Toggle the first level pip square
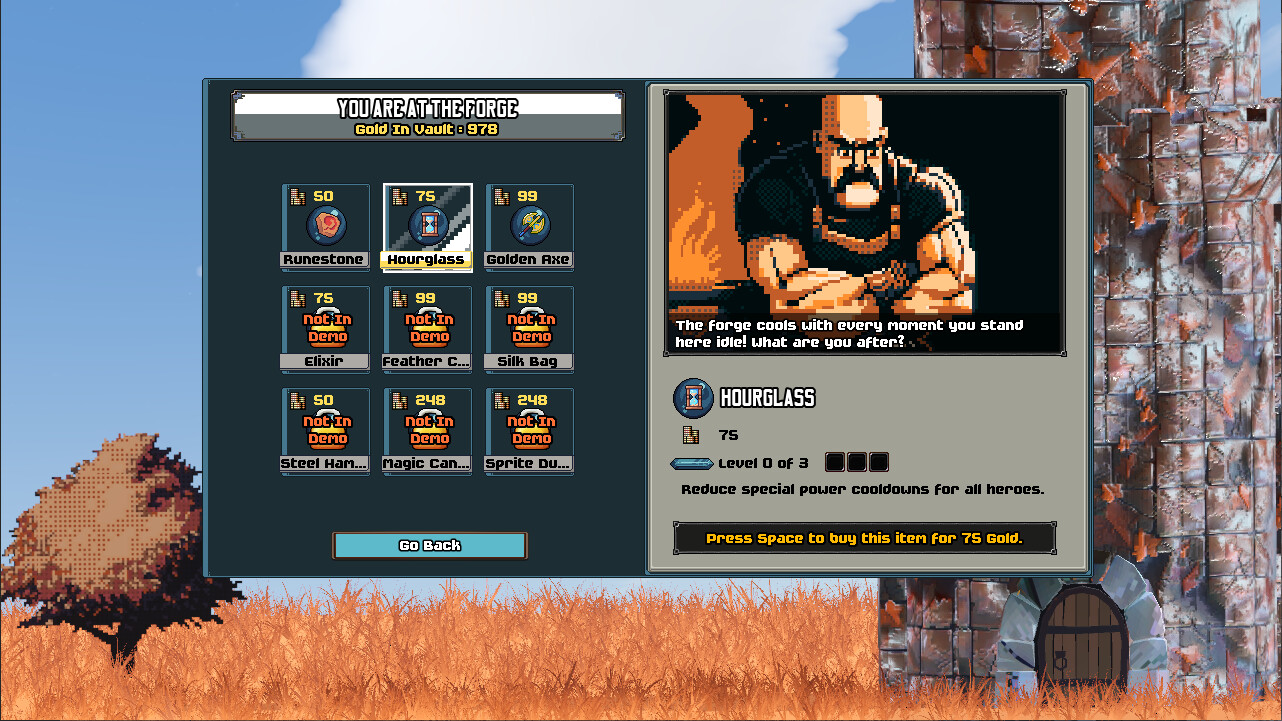This screenshot has height=721, width=1282. click(836, 462)
